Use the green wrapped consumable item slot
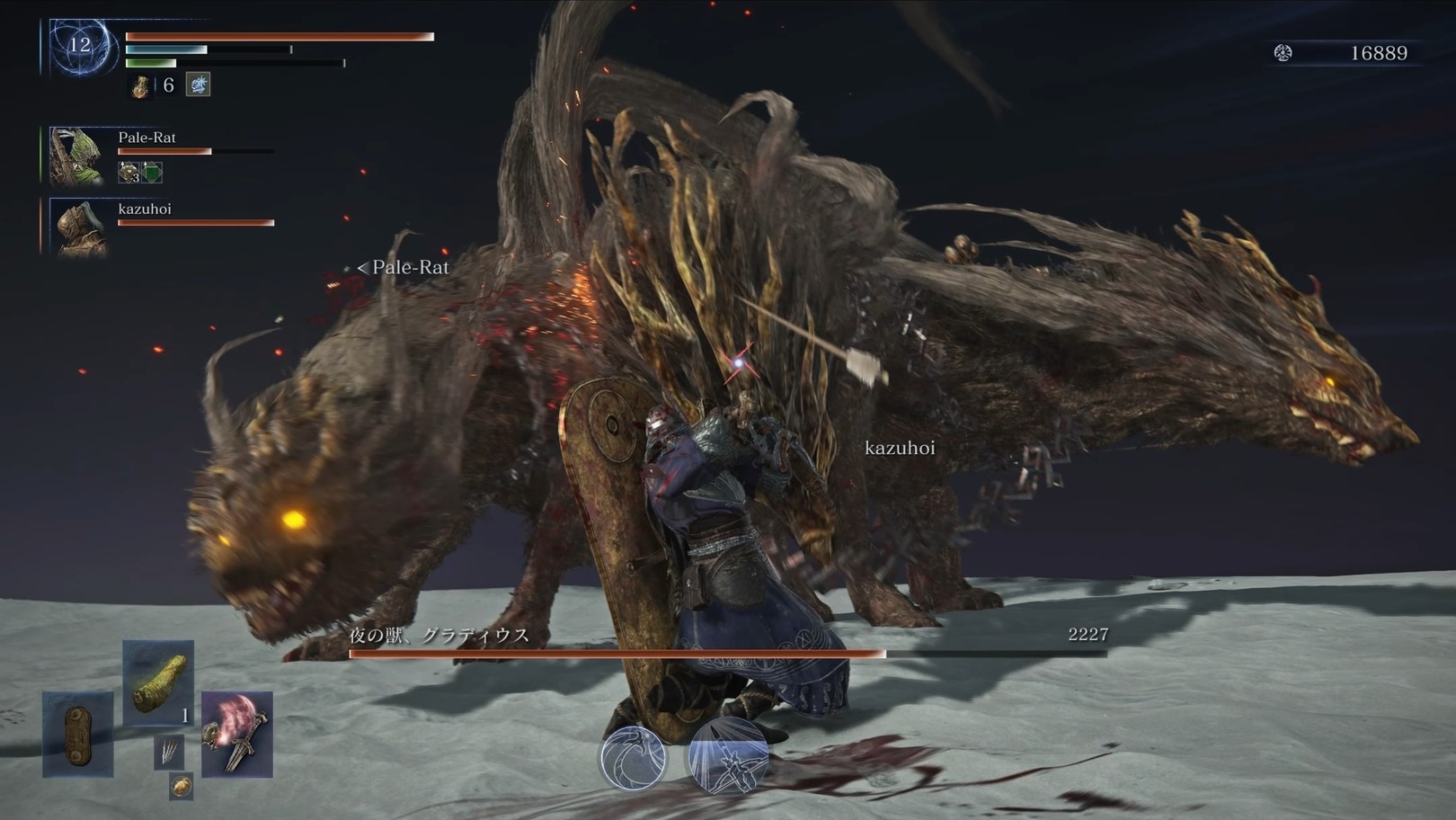1456x820 pixels. coord(158,683)
